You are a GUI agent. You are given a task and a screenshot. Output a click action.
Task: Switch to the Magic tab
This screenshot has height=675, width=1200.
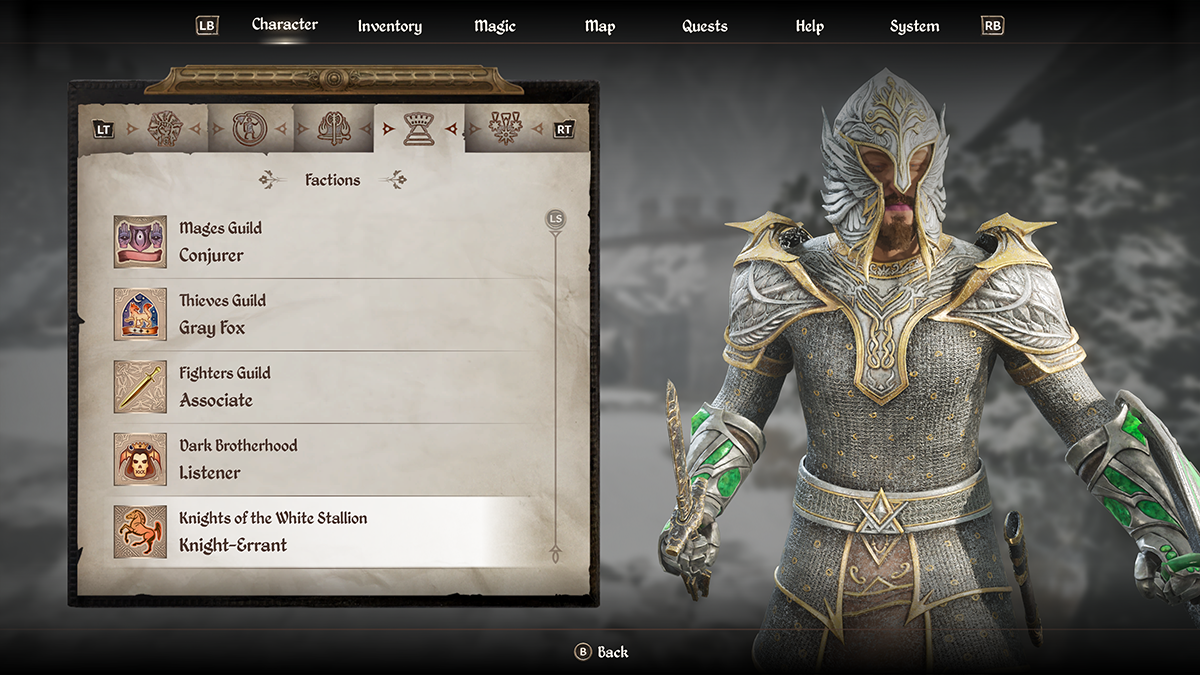(x=495, y=26)
